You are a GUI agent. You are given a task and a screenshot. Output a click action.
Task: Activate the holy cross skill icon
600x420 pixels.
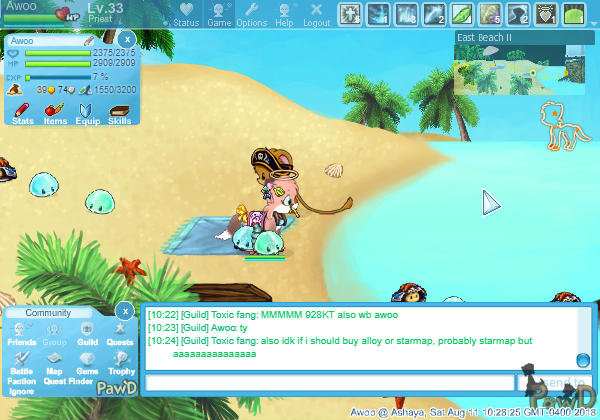tap(351, 14)
